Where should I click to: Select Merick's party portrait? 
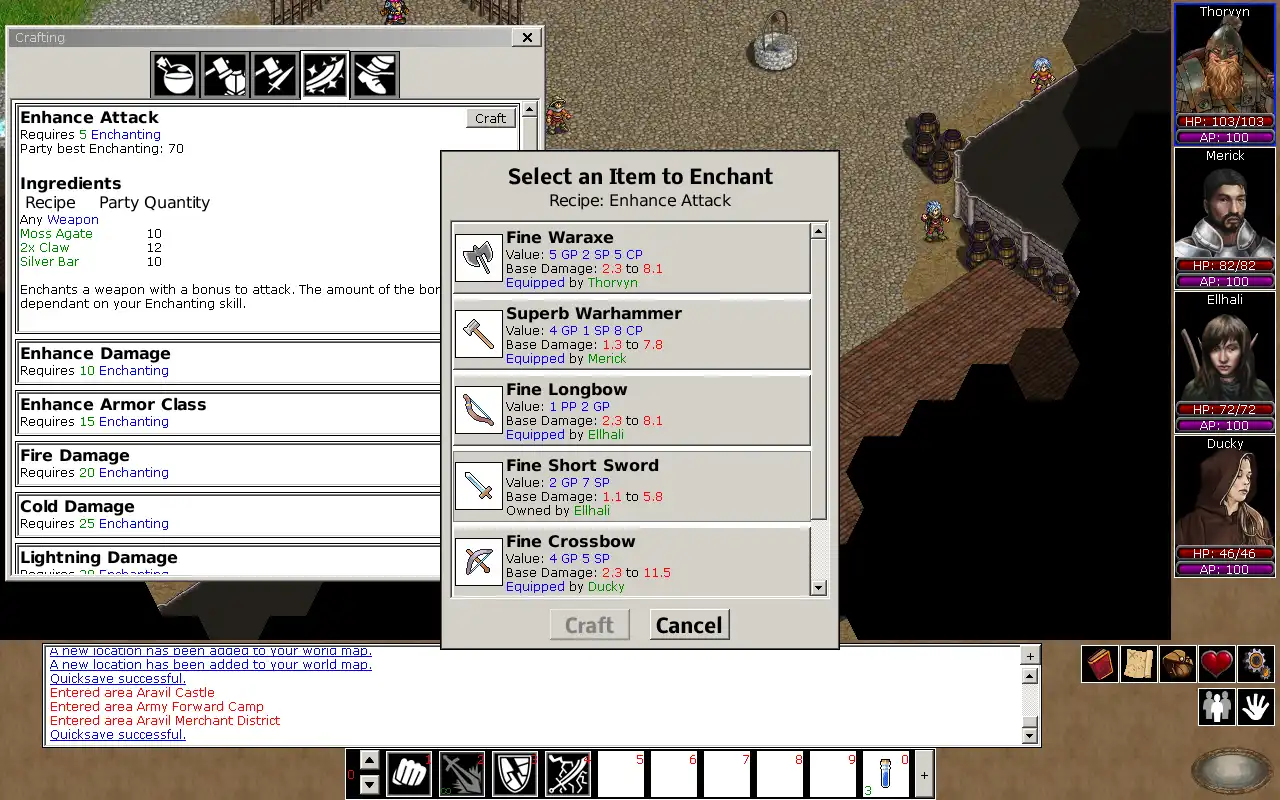[x=1224, y=210]
